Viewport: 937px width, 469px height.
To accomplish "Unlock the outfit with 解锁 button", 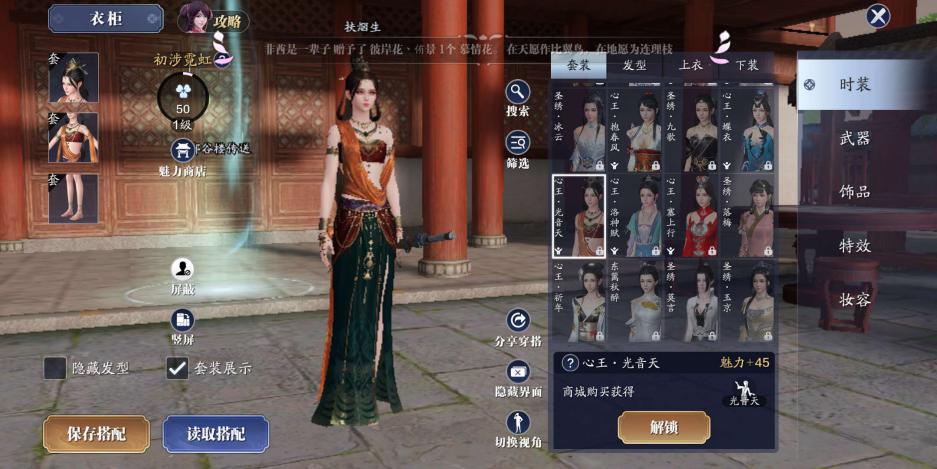I will 664,427.
